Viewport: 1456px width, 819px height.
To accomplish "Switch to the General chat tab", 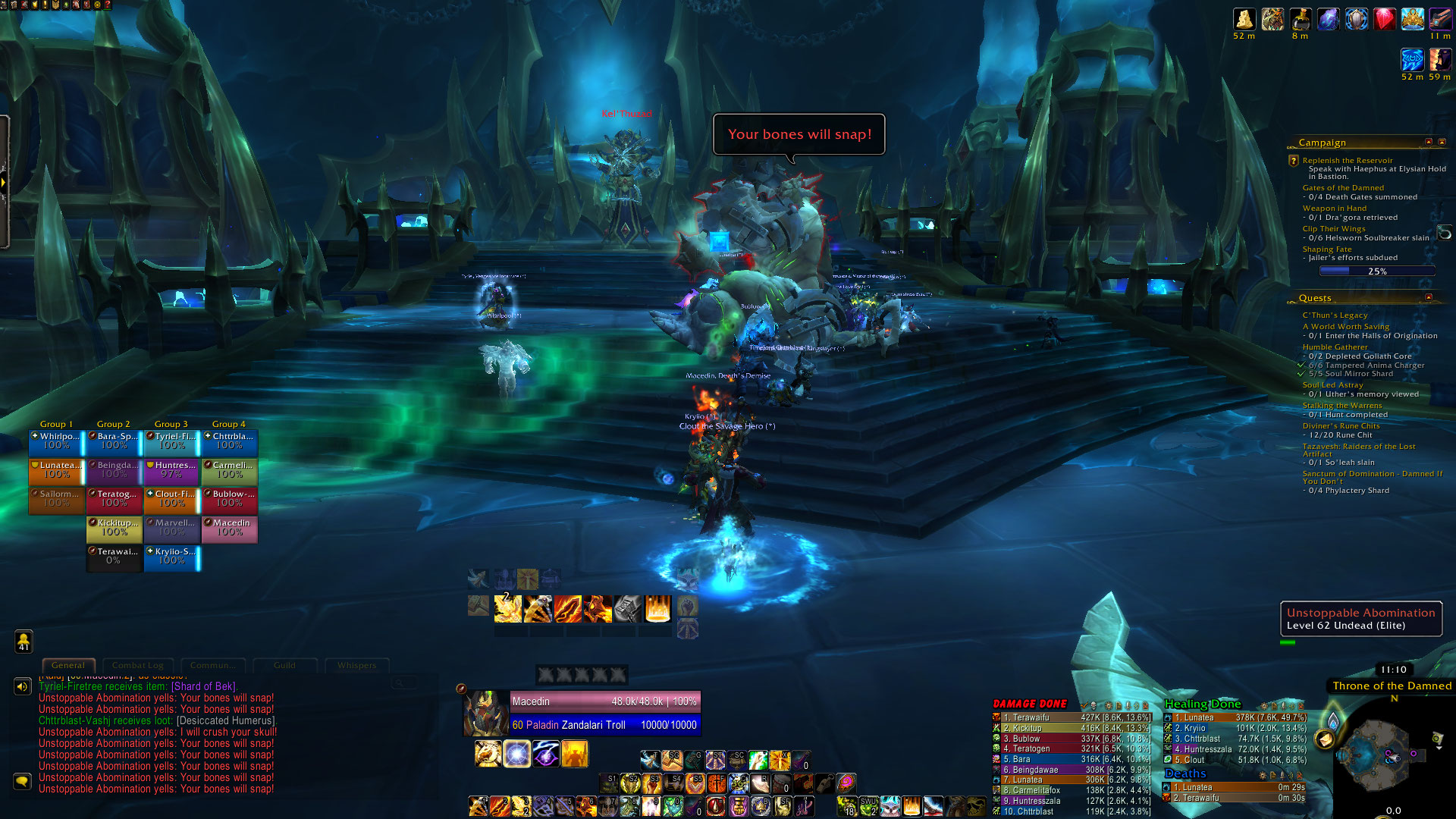I will tap(68, 665).
